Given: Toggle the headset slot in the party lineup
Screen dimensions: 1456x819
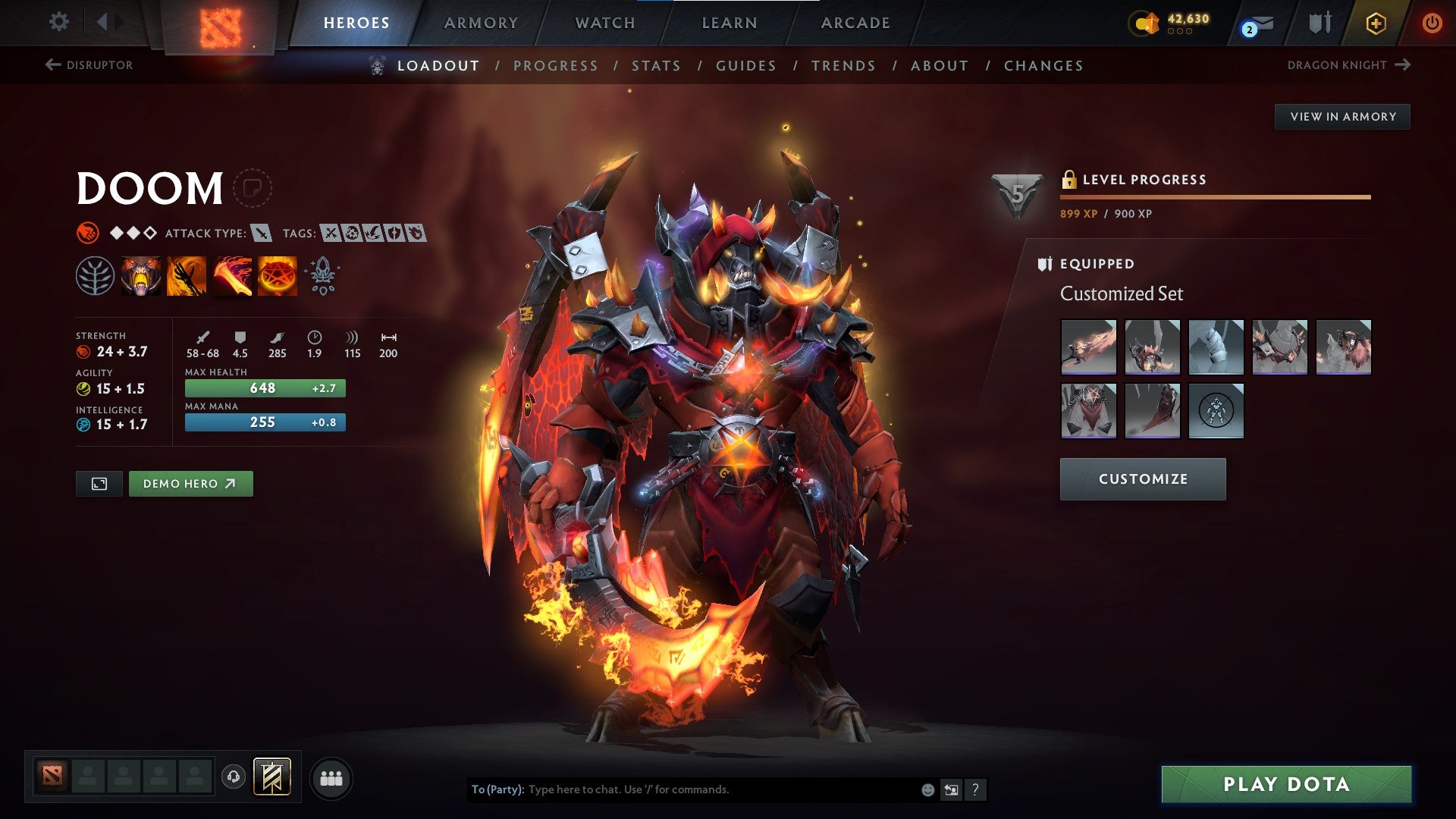Looking at the screenshot, I should click(234, 777).
